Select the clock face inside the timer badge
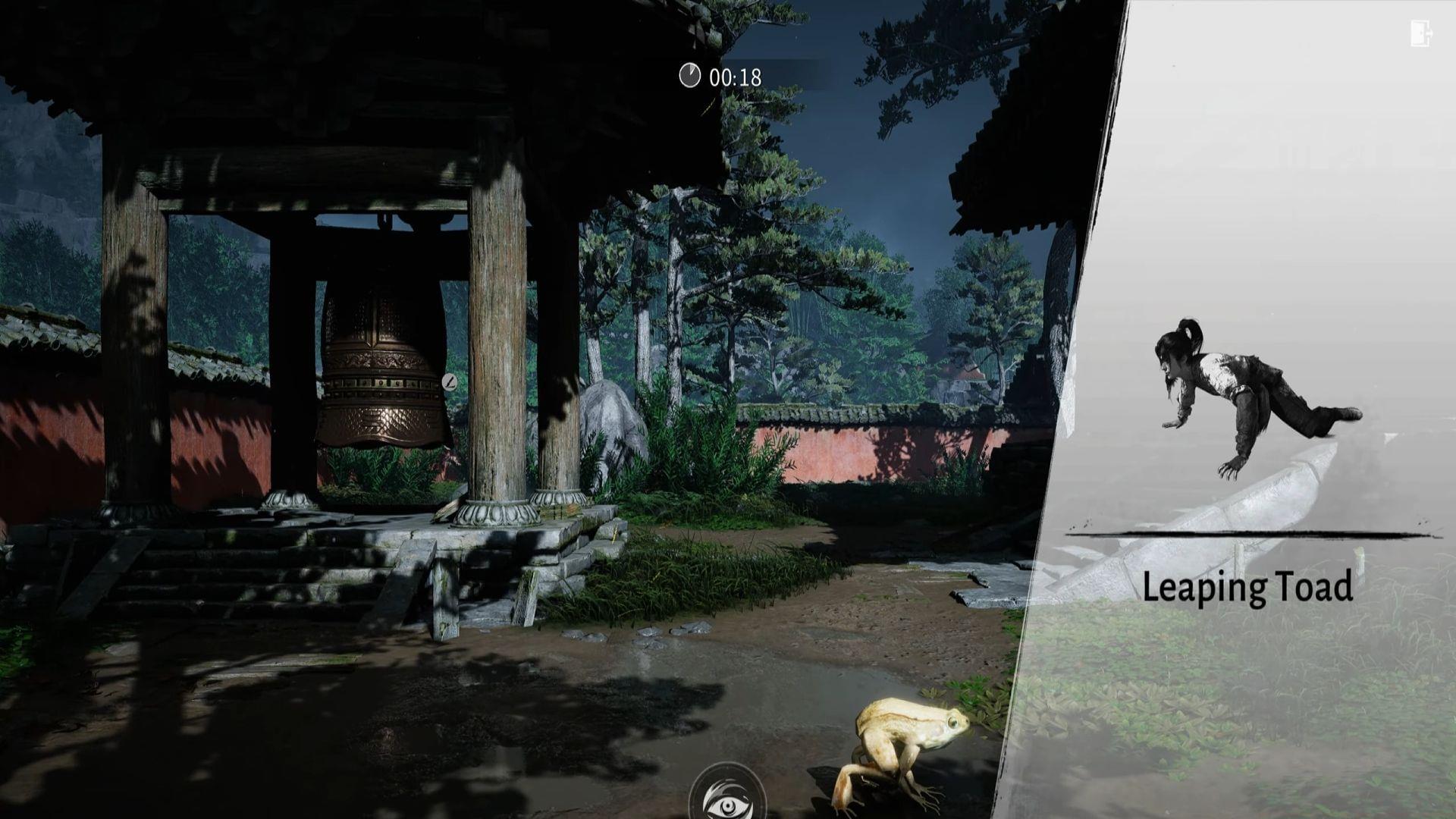This screenshot has height=819, width=1456. (x=690, y=74)
